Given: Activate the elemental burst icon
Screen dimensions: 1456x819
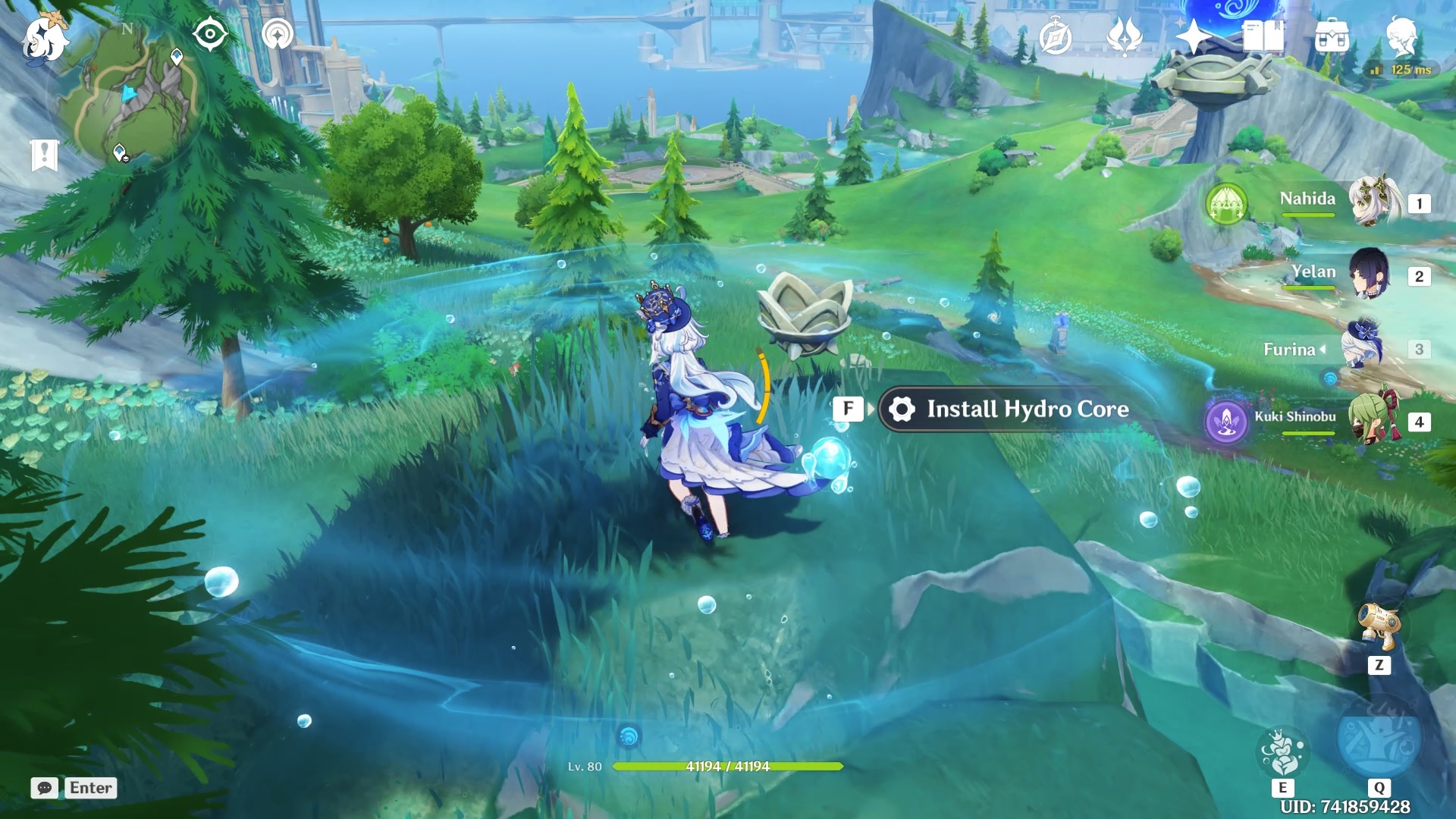Looking at the screenshot, I should (1378, 739).
